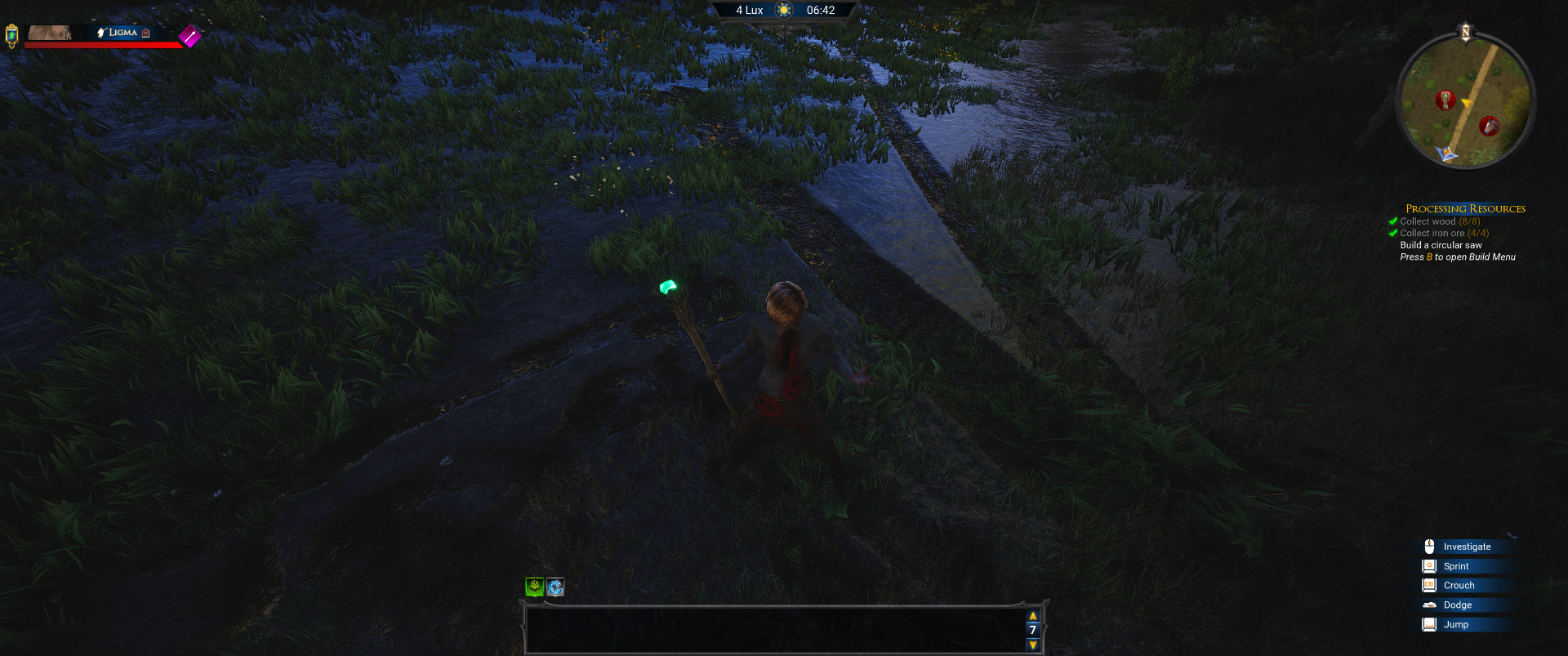This screenshot has width=1568, height=656.
Task: Click the level-up banner with green arrow
Action: [11, 35]
